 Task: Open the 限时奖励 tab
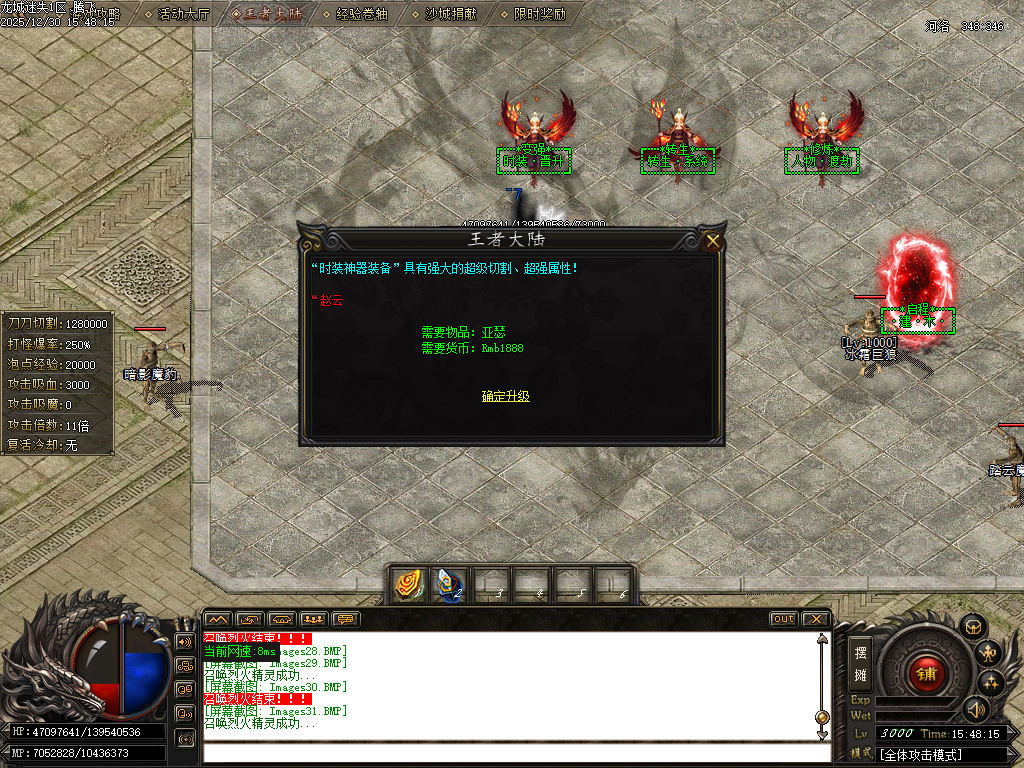(x=539, y=14)
